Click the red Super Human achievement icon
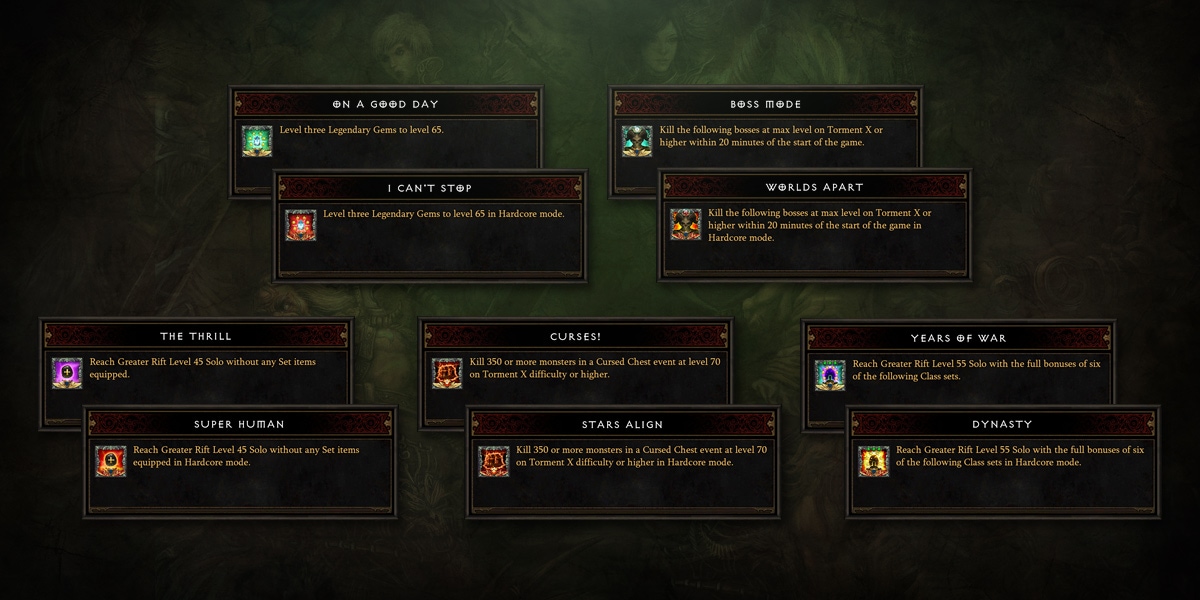Viewport: 1200px width, 600px height. point(111,461)
